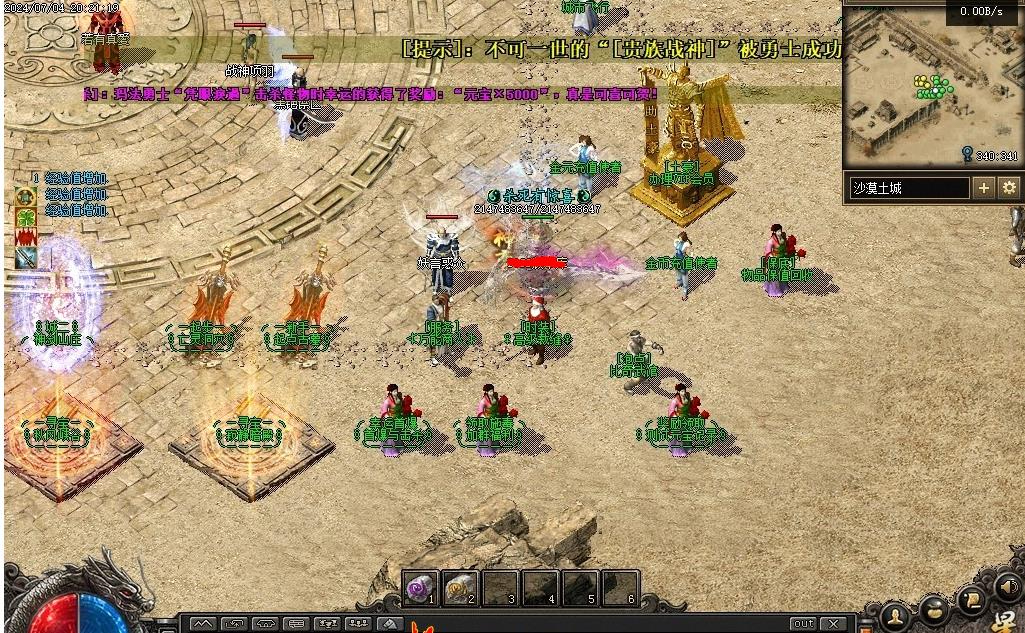Screen dimensions: 1025x633
Task: Click the green turtle shell buff icon
Action: (x=26, y=197)
